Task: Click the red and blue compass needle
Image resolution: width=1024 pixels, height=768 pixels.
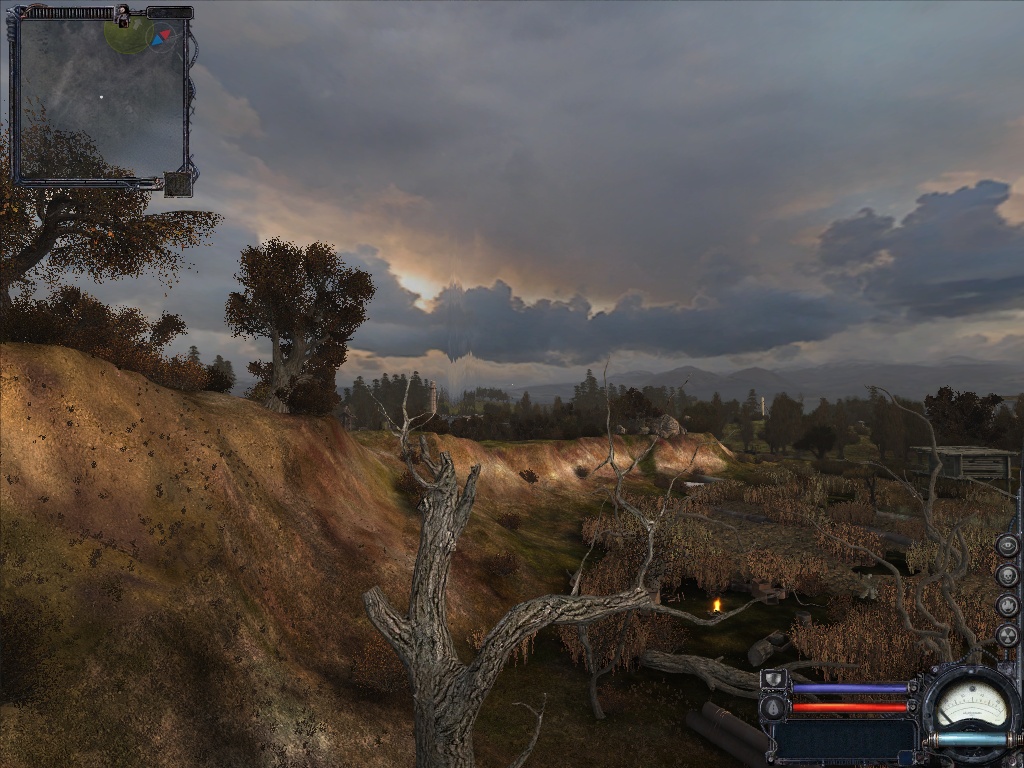Action: (x=161, y=37)
